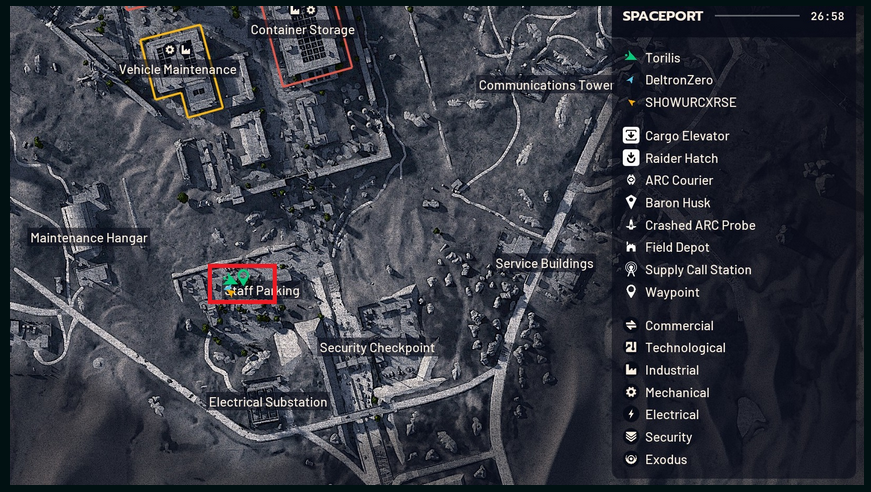Filter the map by Security loot
This screenshot has width=871, height=492.
[668, 437]
